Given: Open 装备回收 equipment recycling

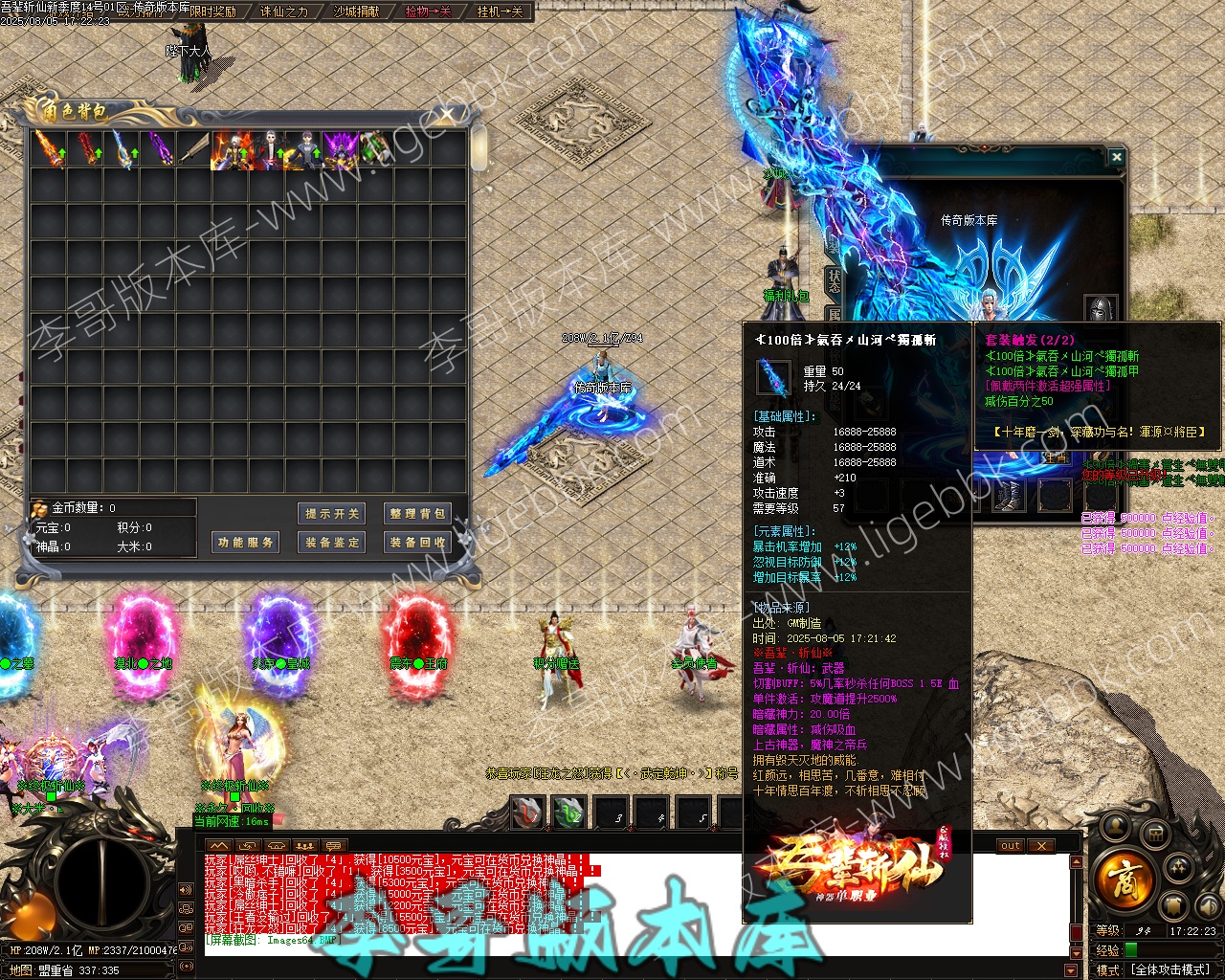Looking at the screenshot, I should 416,543.
